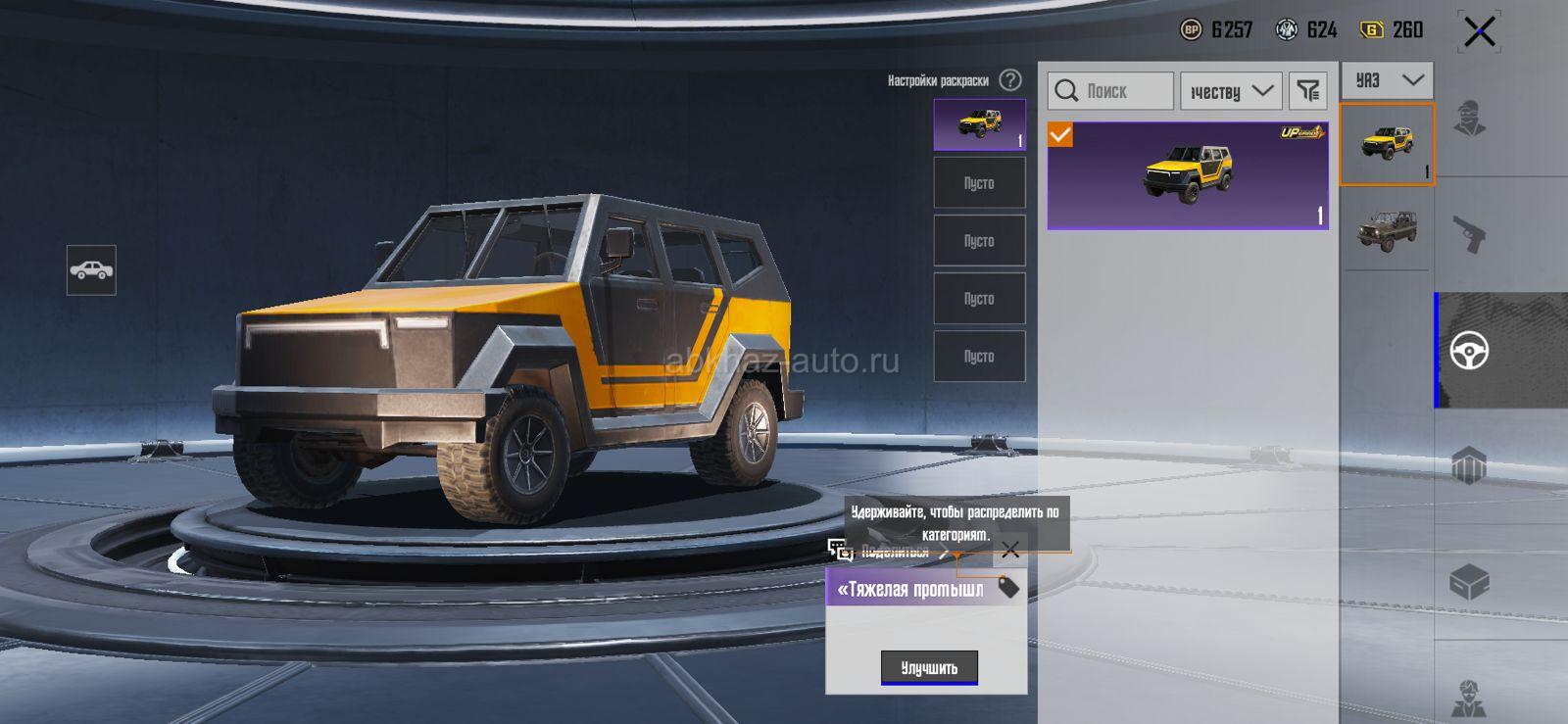The image size is (1568, 724).
Task: Open the paint settings help icon
Action: coord(1010,80)
